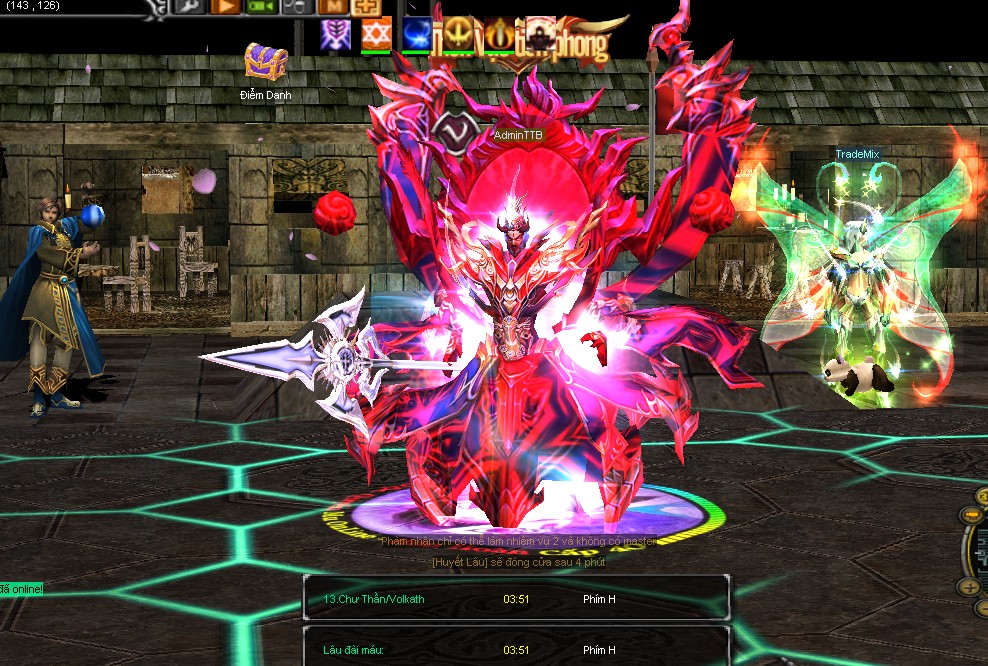The width and height of the screenshot is (988, 666).
Task: Select the orange hexagram star buff icon
Action: [375, 36]
